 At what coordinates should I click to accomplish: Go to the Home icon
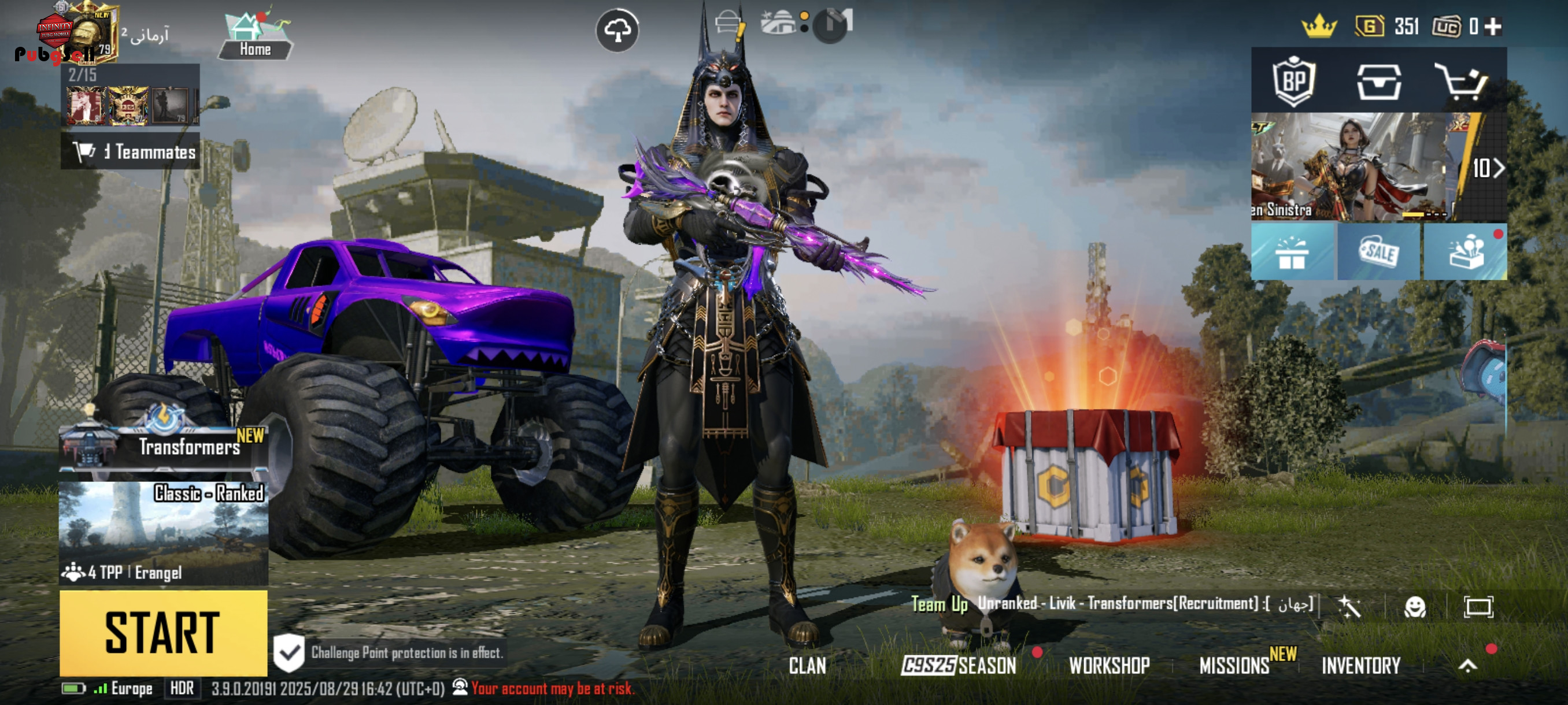click(x=255, y=35)
